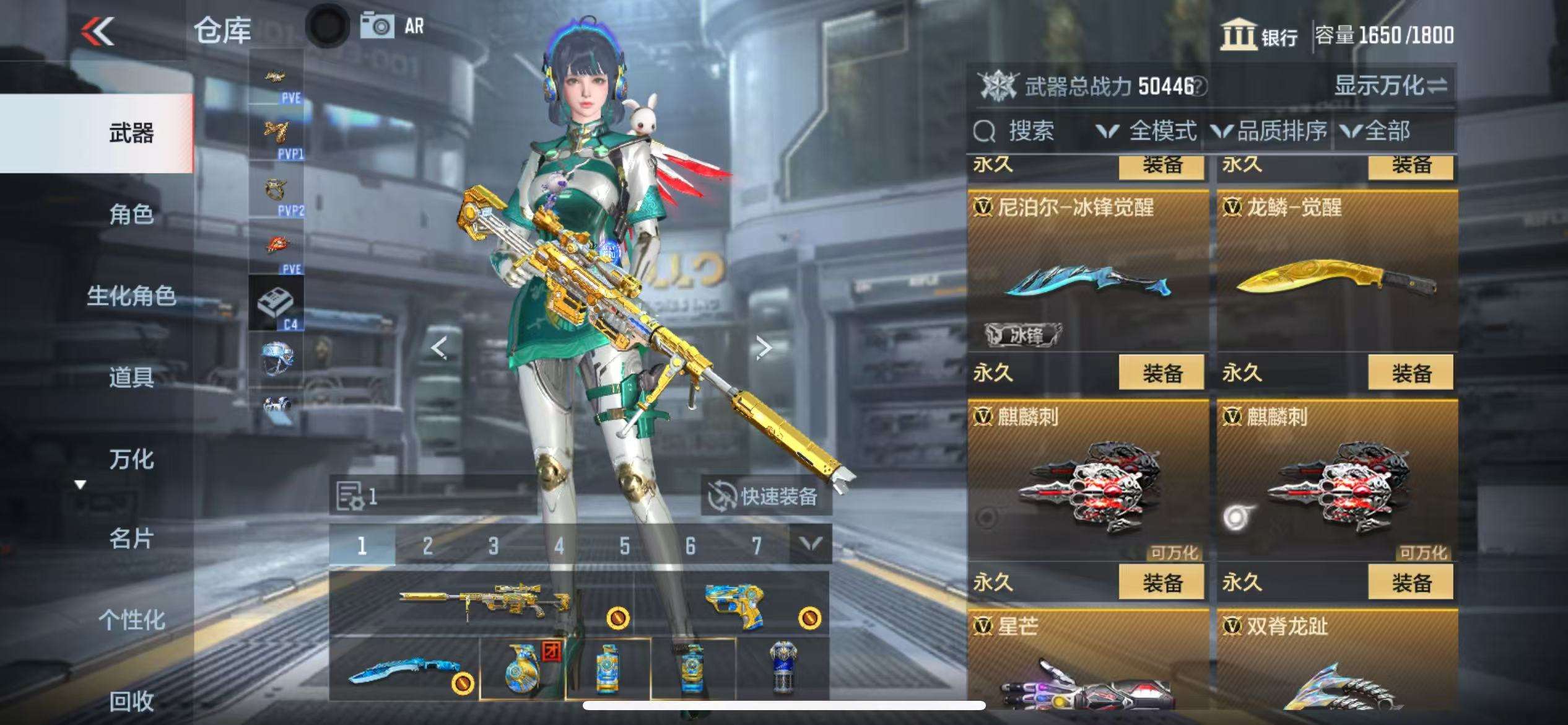
Task: Switch to loadout slot 3
Action: tap(493, 545)
